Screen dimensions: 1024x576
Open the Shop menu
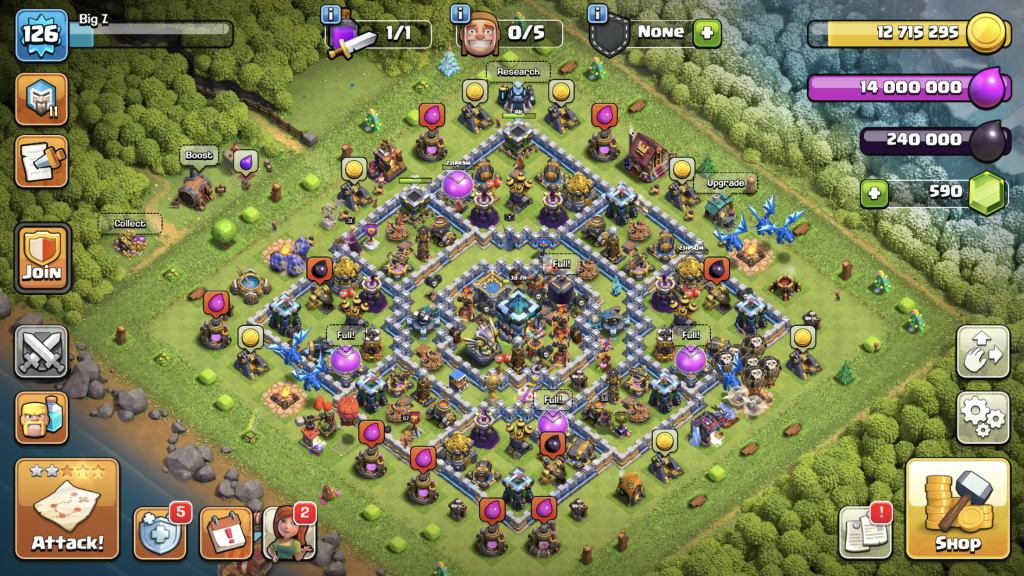tap(957, 508)
